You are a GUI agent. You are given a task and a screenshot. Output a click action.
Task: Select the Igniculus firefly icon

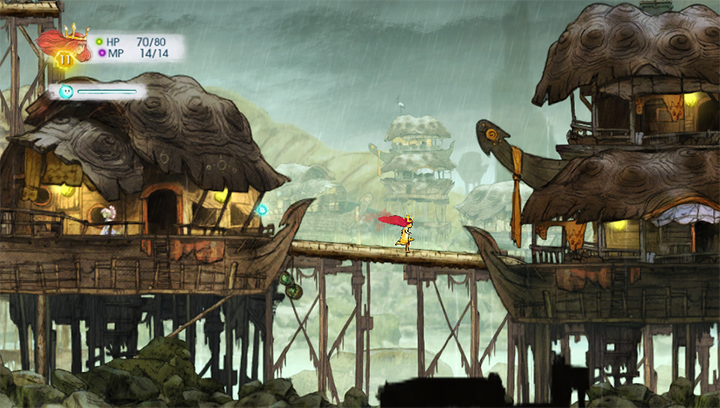(x=66, y=92)
